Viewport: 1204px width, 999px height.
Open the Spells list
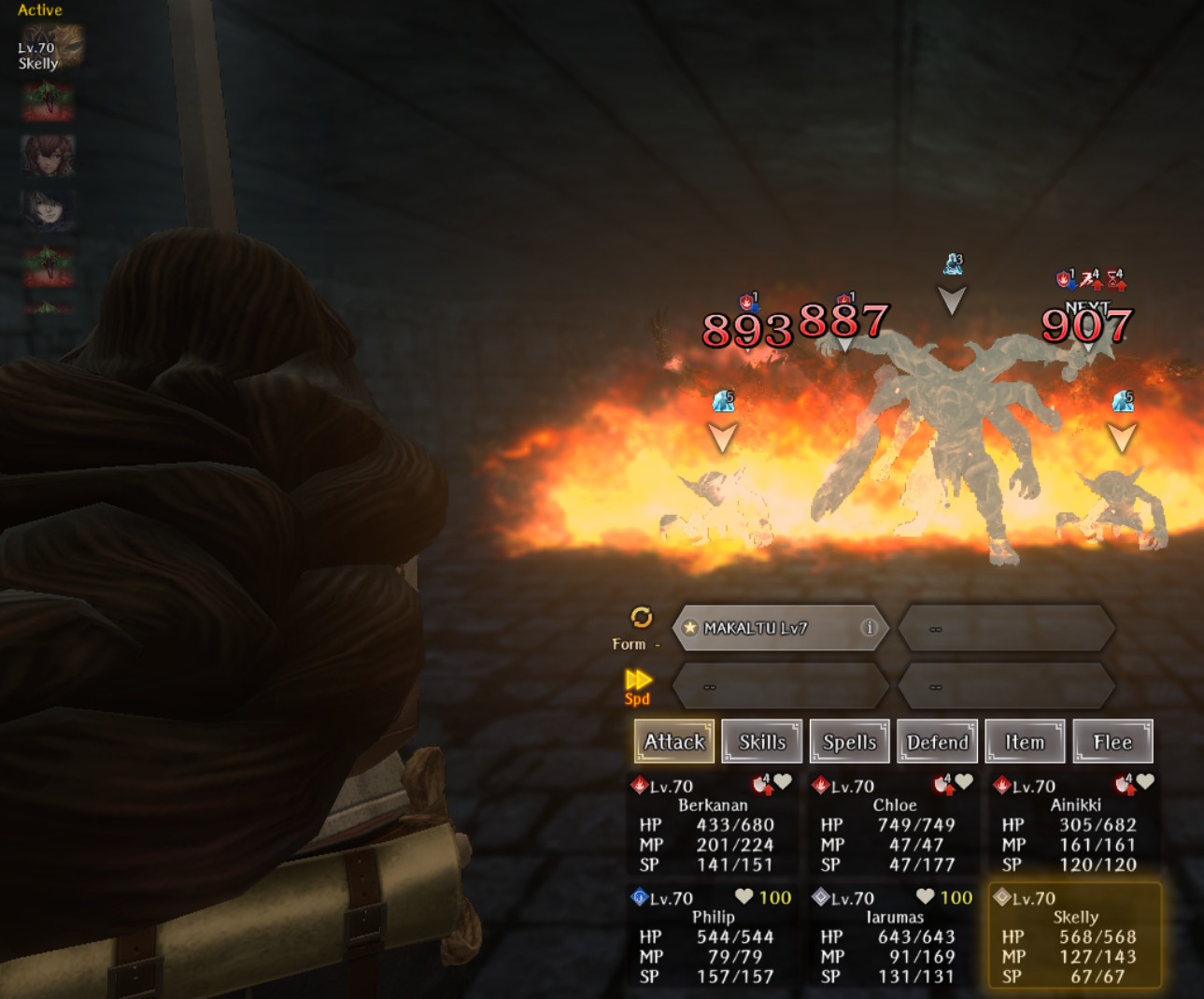[x=849, y=742]
